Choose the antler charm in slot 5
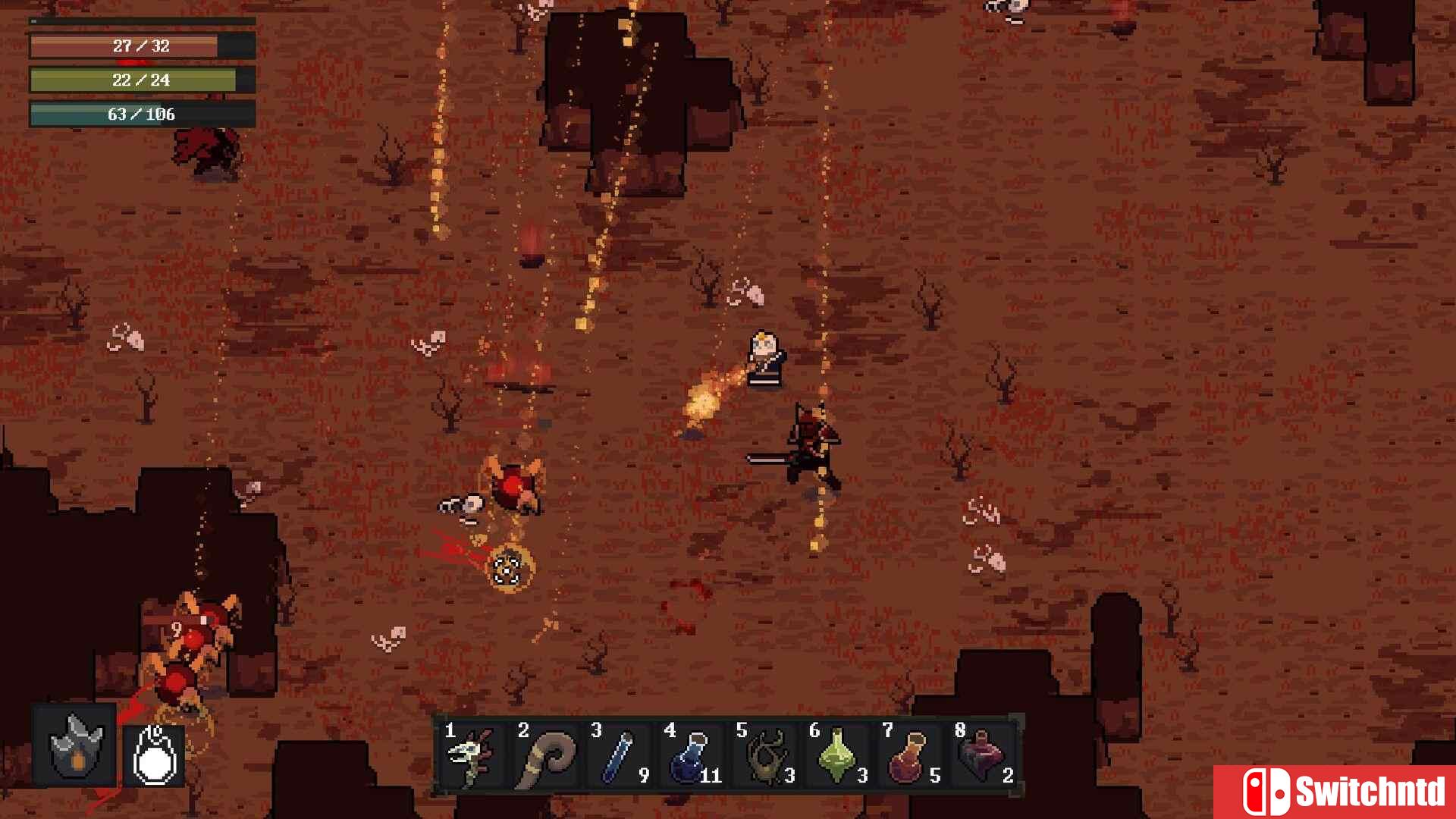Image resolution: width=1456 pixels, height=819 pixels. click(763, 755)
